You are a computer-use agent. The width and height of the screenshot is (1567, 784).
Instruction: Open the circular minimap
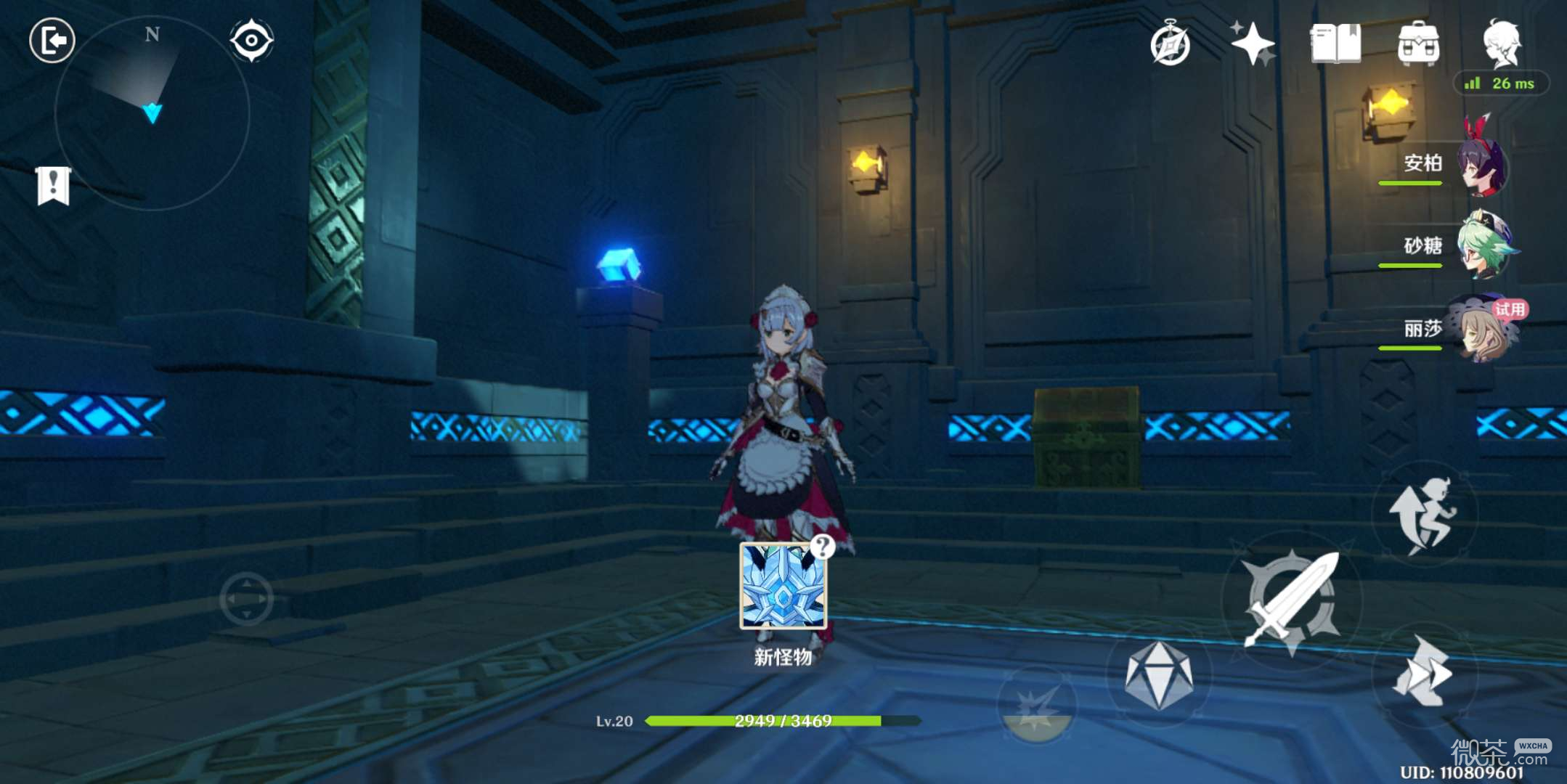[152, 113]
